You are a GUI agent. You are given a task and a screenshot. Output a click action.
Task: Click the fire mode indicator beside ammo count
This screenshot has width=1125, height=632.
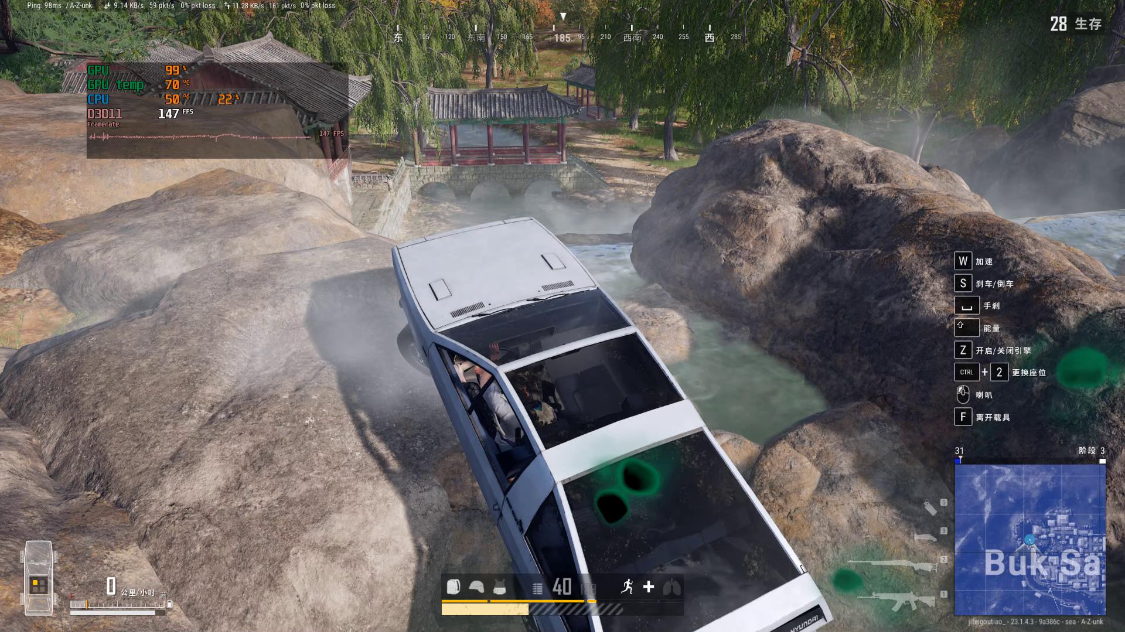pyautogui.click(x=538, y=587)
